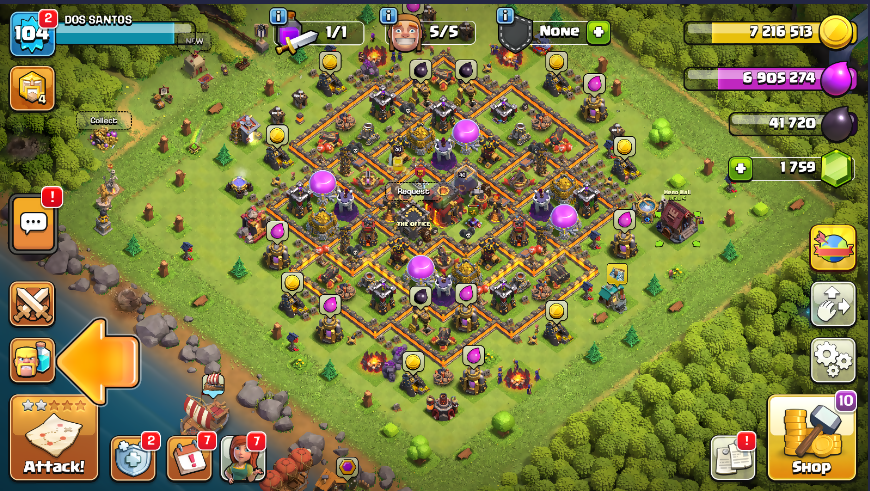Open the level 104 player profile badge
This screenshot has height=491, width=870.
pos(30,34)
